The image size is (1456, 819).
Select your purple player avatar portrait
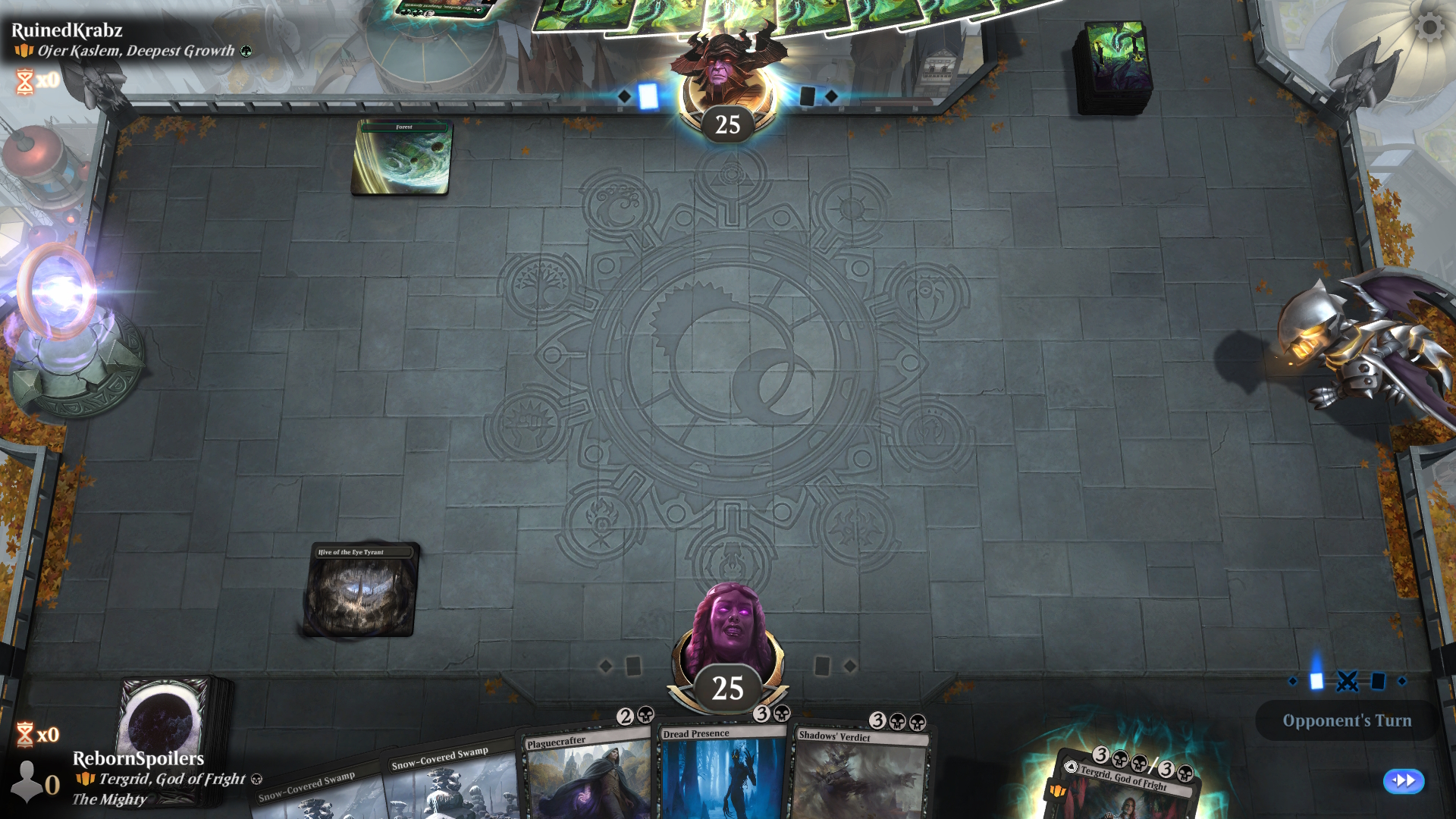pyautogui.click(x=730, y=629)
